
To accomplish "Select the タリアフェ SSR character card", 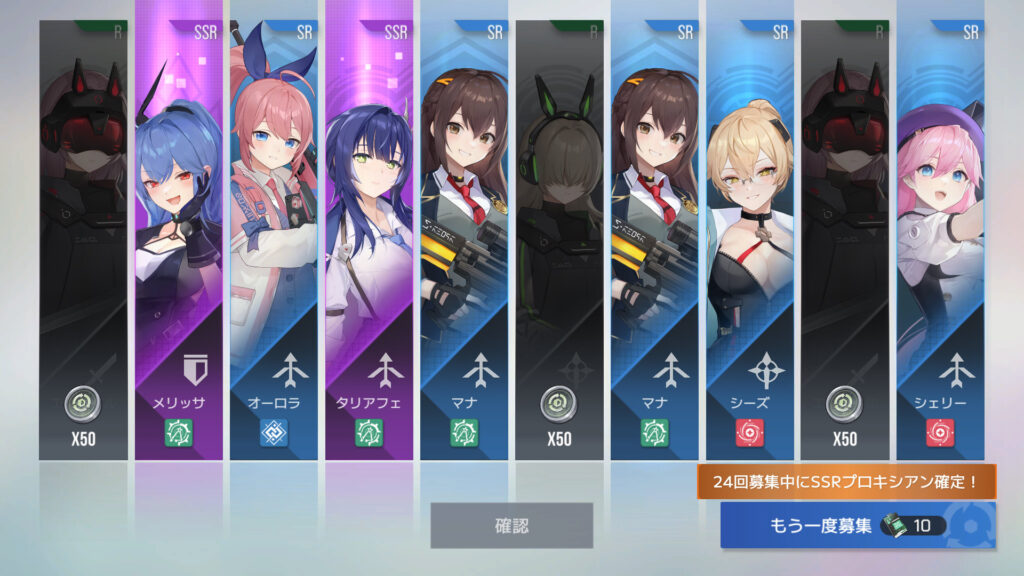I will point(369,240).
